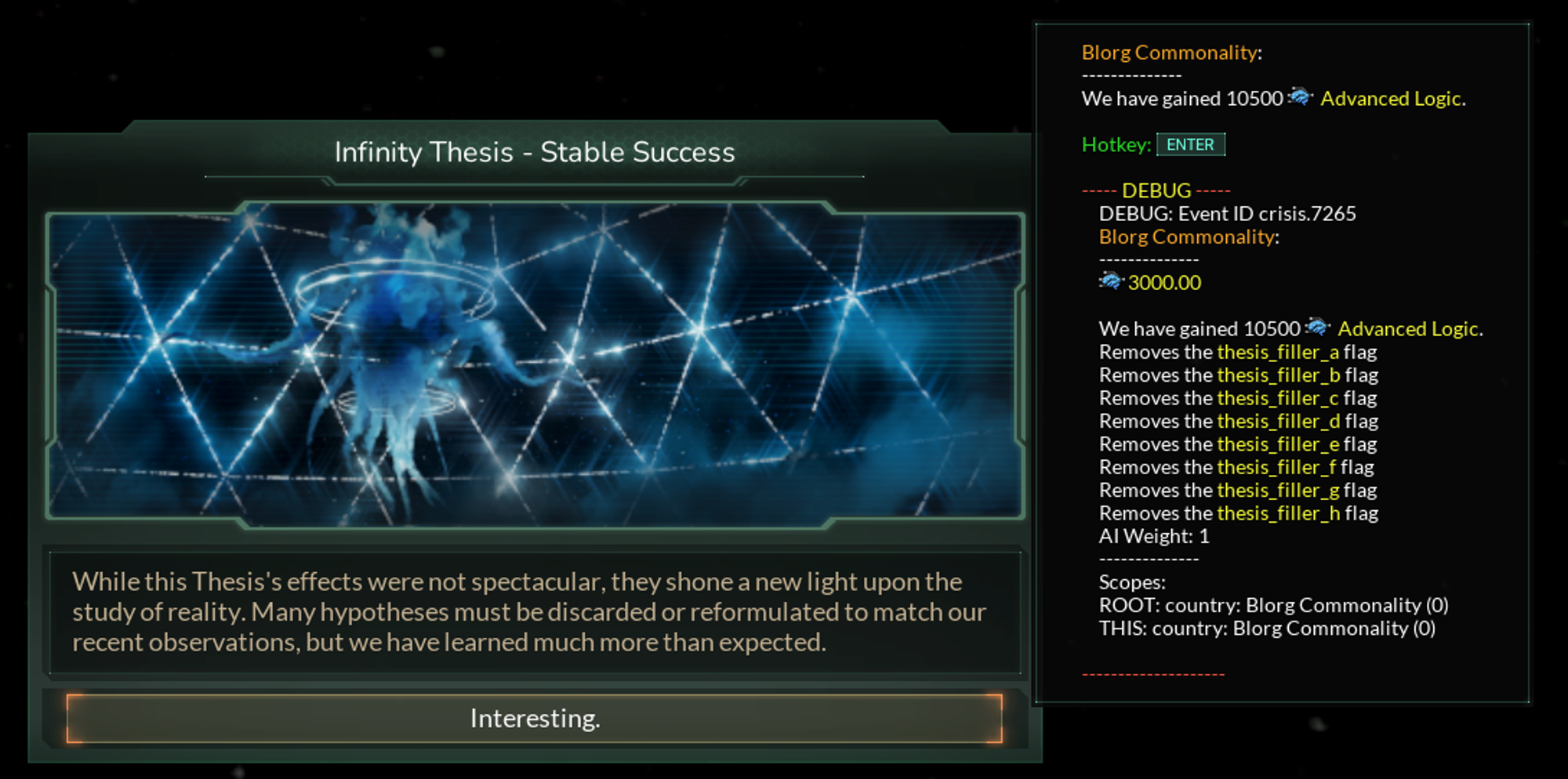Click the thesis_filler_h flag link

click(x=1280, y=513)
